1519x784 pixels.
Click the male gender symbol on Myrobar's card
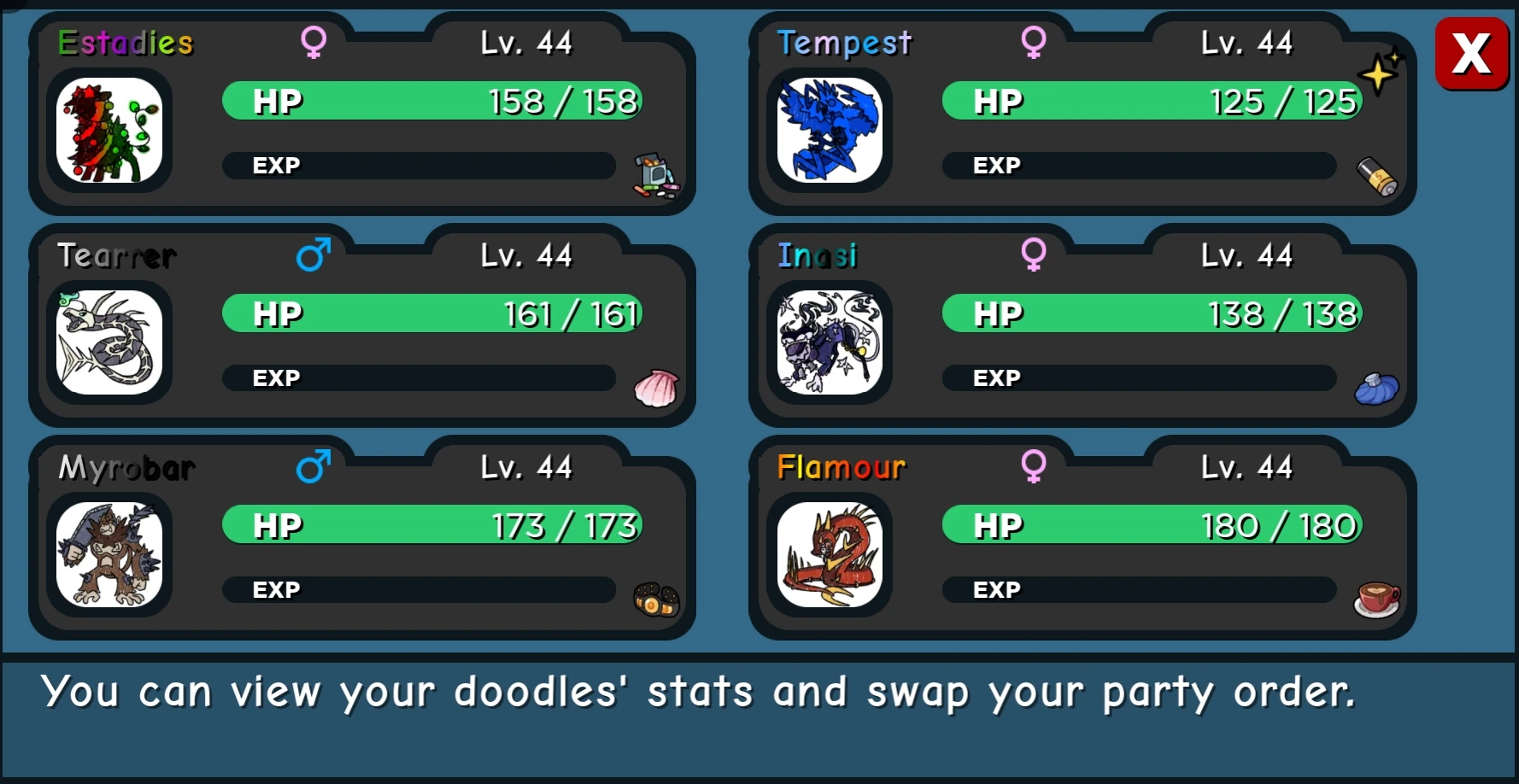[314, 467]
